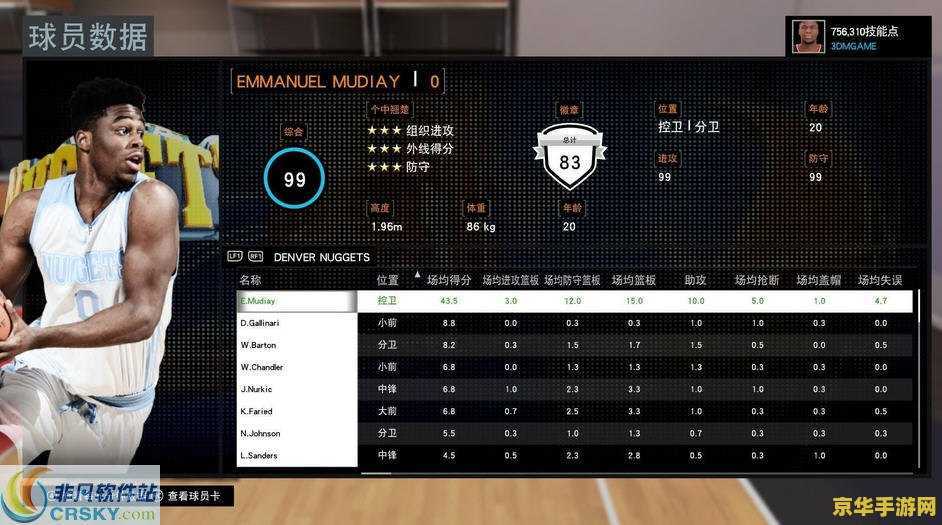Select D.Gallinari in the player list
The height and width of the screenshot is (525, 942).
297,323
